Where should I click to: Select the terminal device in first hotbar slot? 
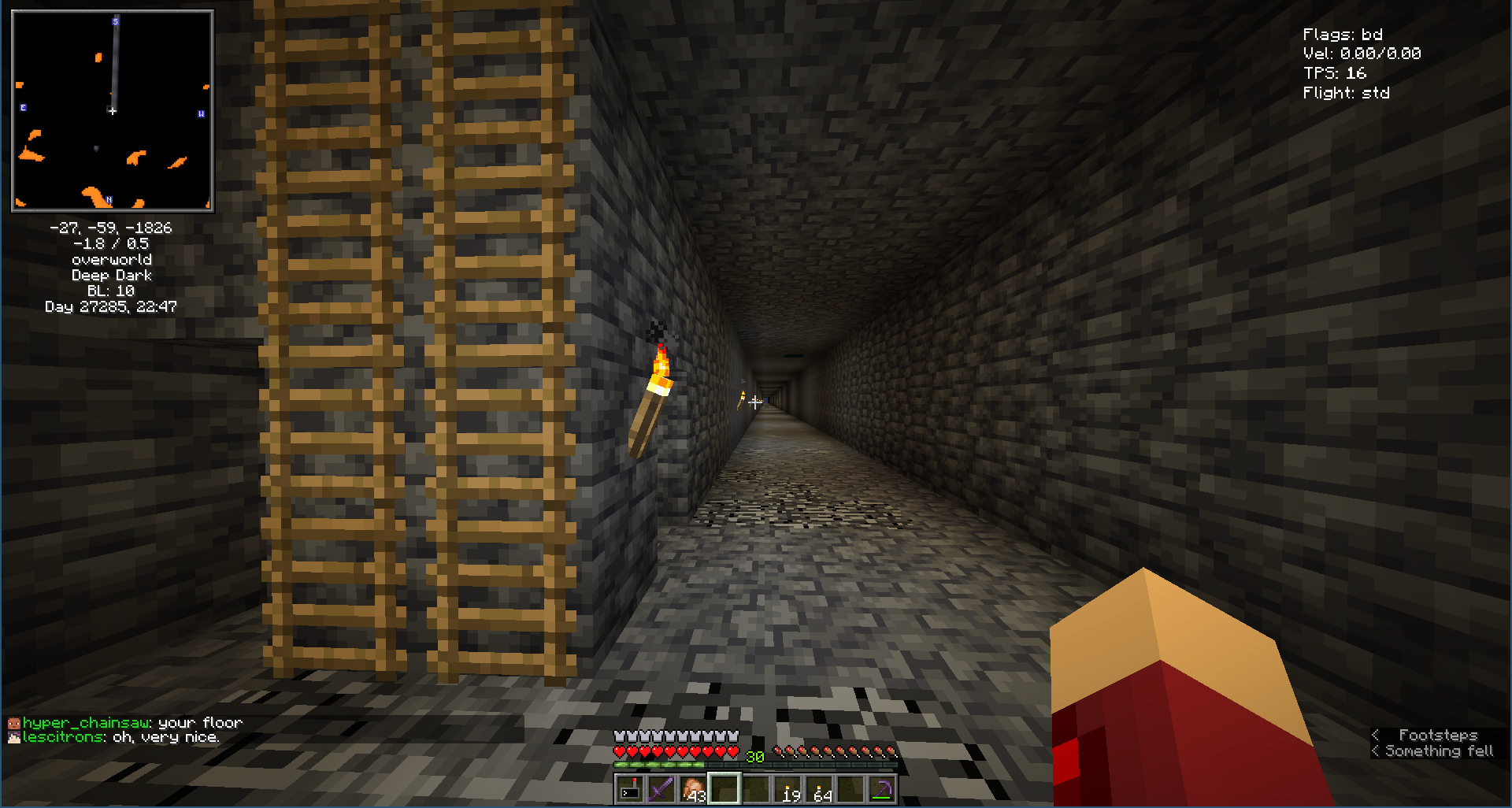coord(630,788)
